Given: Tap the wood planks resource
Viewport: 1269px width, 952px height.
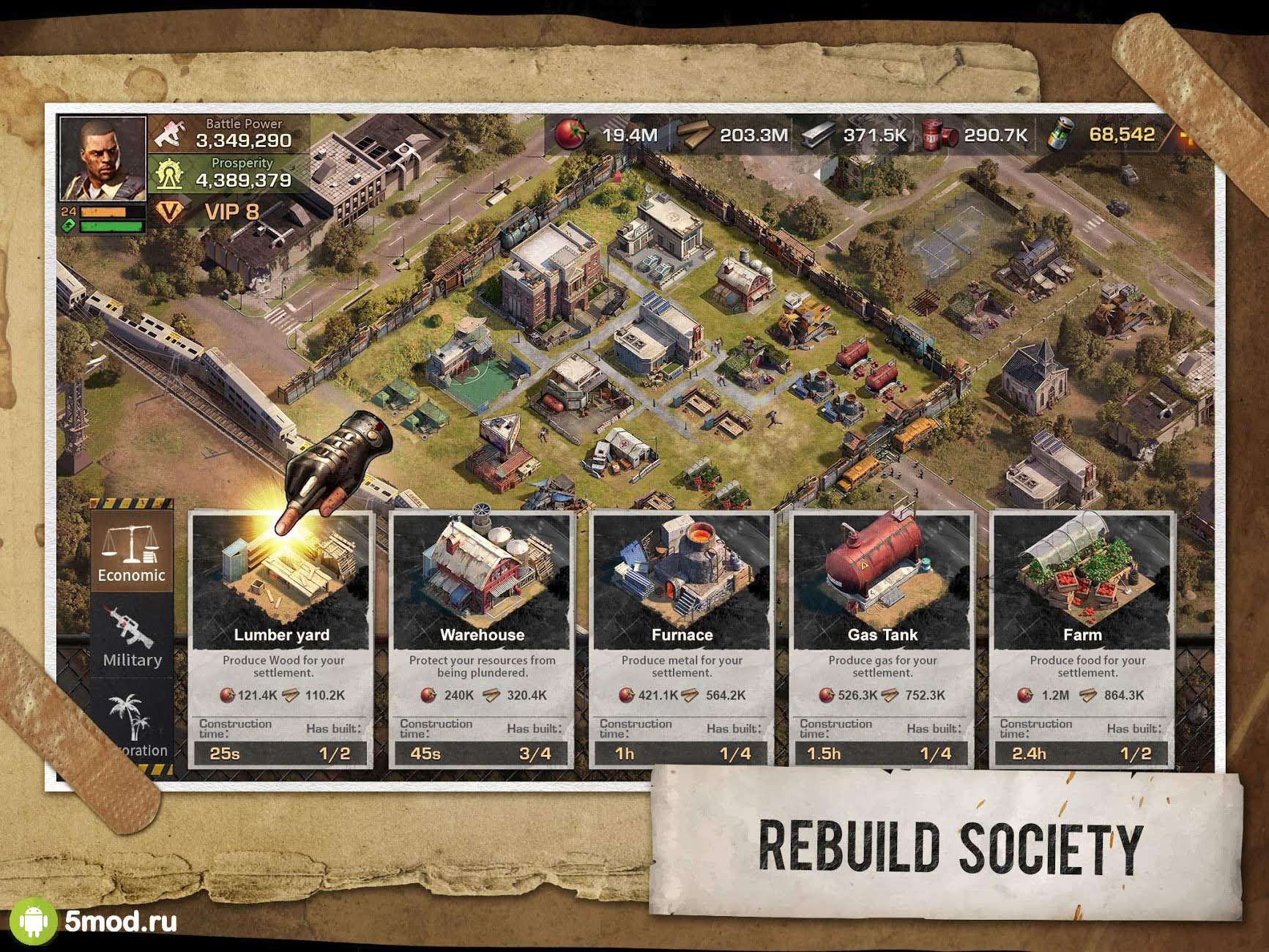Looking at the screenshot, I should coord(696,135).
